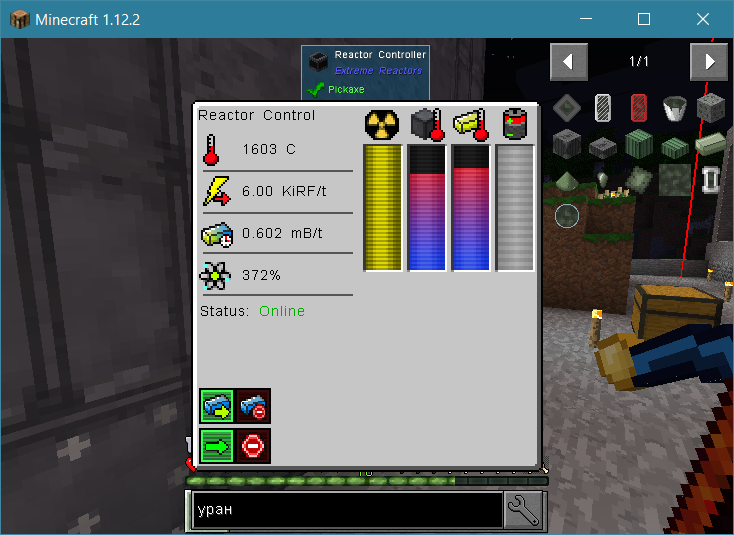Screen dimensions: 734x535
Task: Close the Minecraft window
Action: 703,19
